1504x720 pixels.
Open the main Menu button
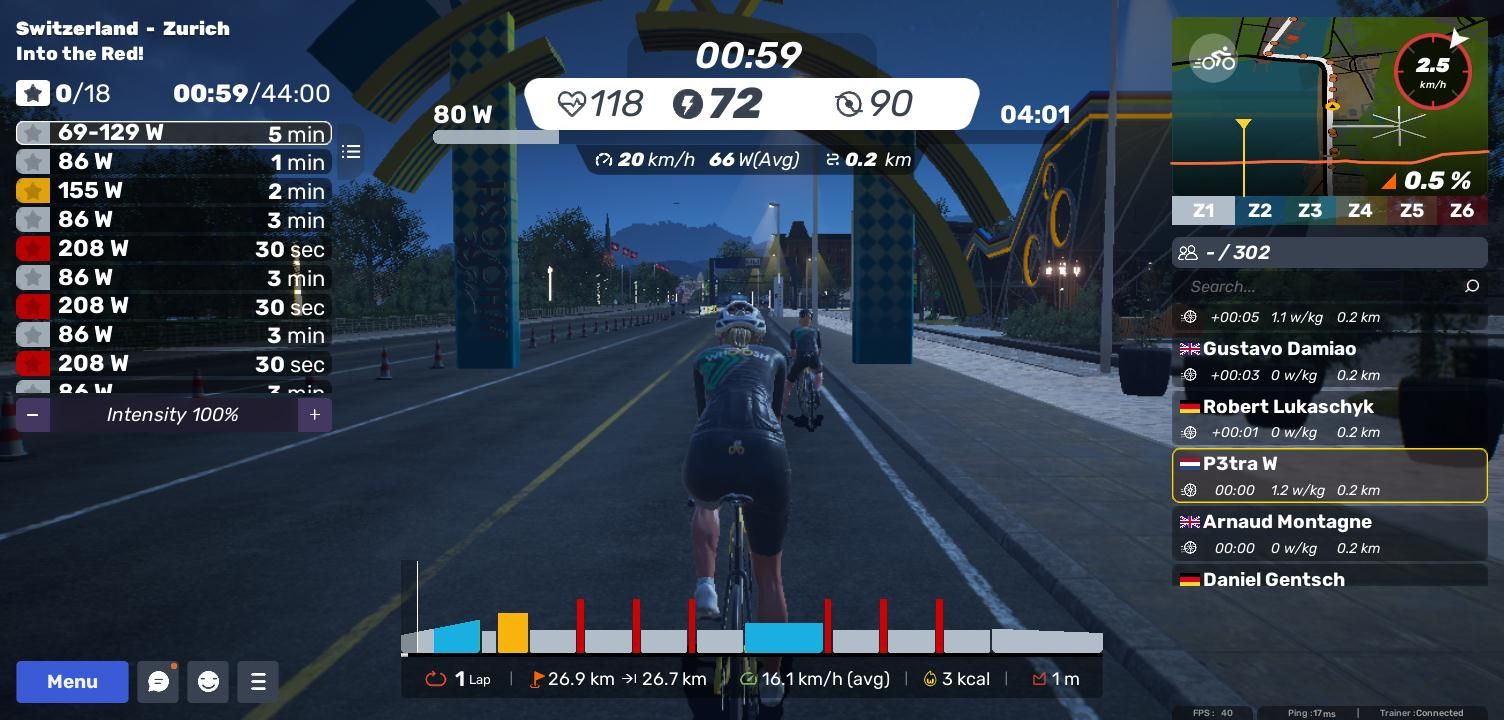72,681
